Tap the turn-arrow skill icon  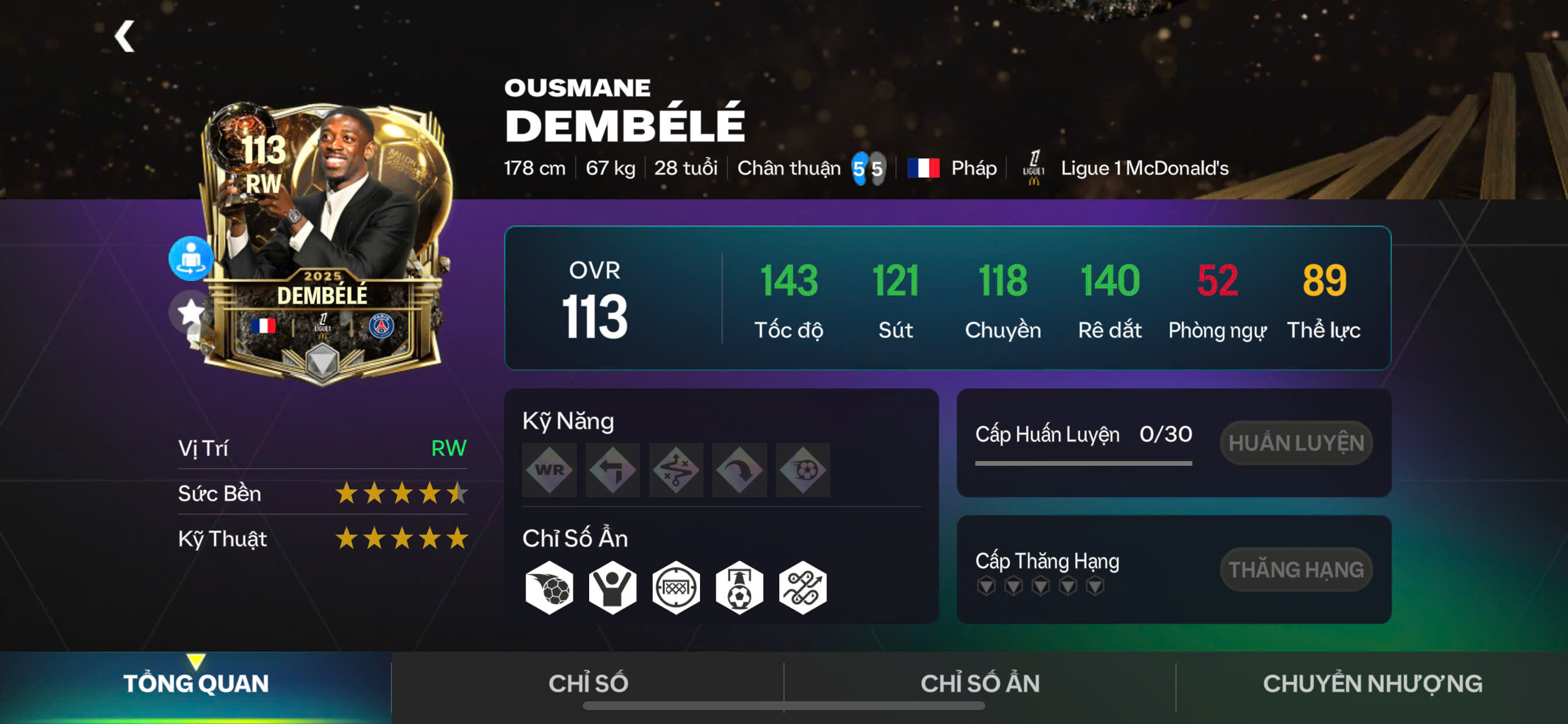(x=612, y=470)
